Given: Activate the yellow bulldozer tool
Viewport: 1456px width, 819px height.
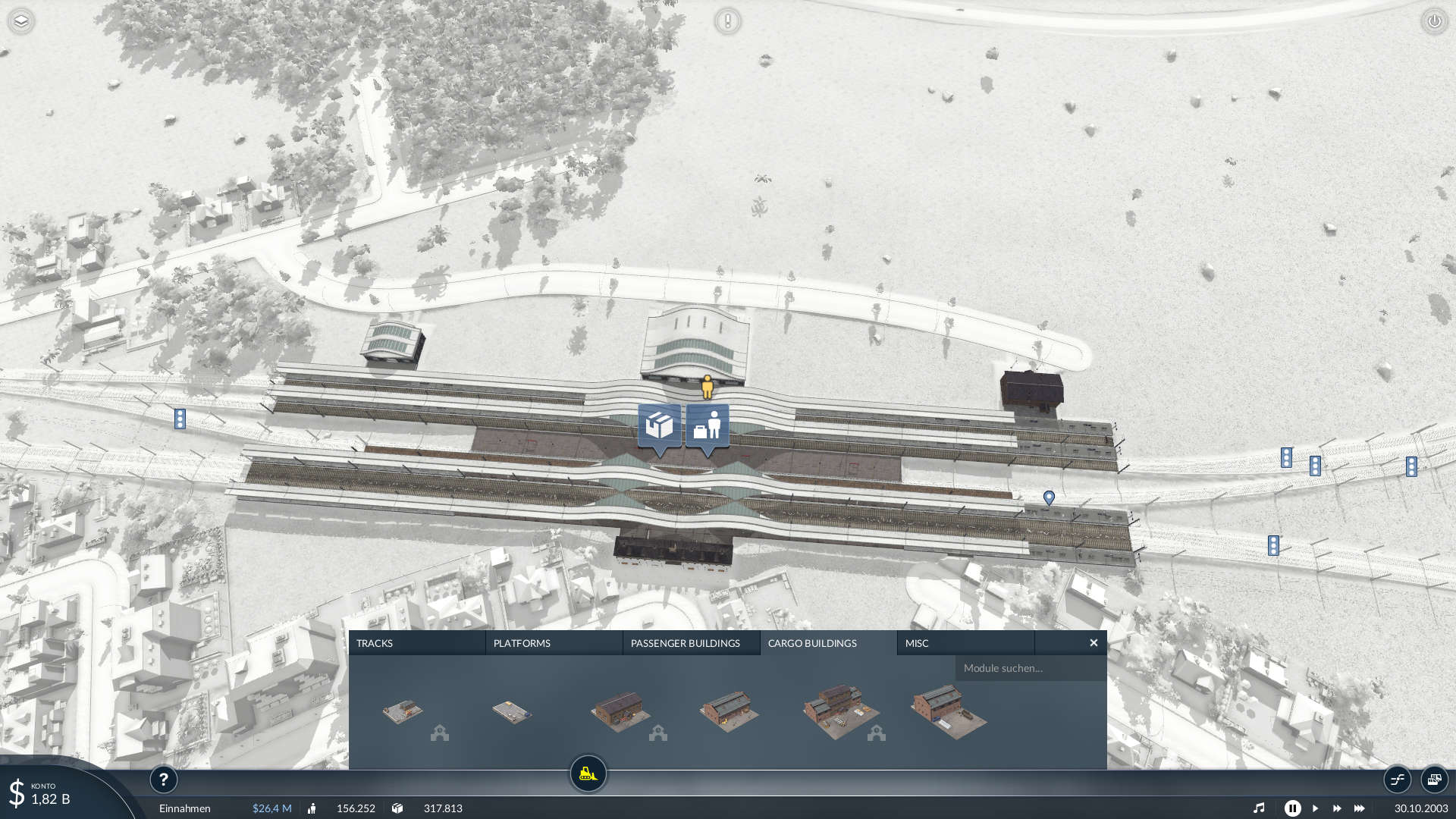Looking at the screenshot, I should click(x=588, y=774).
